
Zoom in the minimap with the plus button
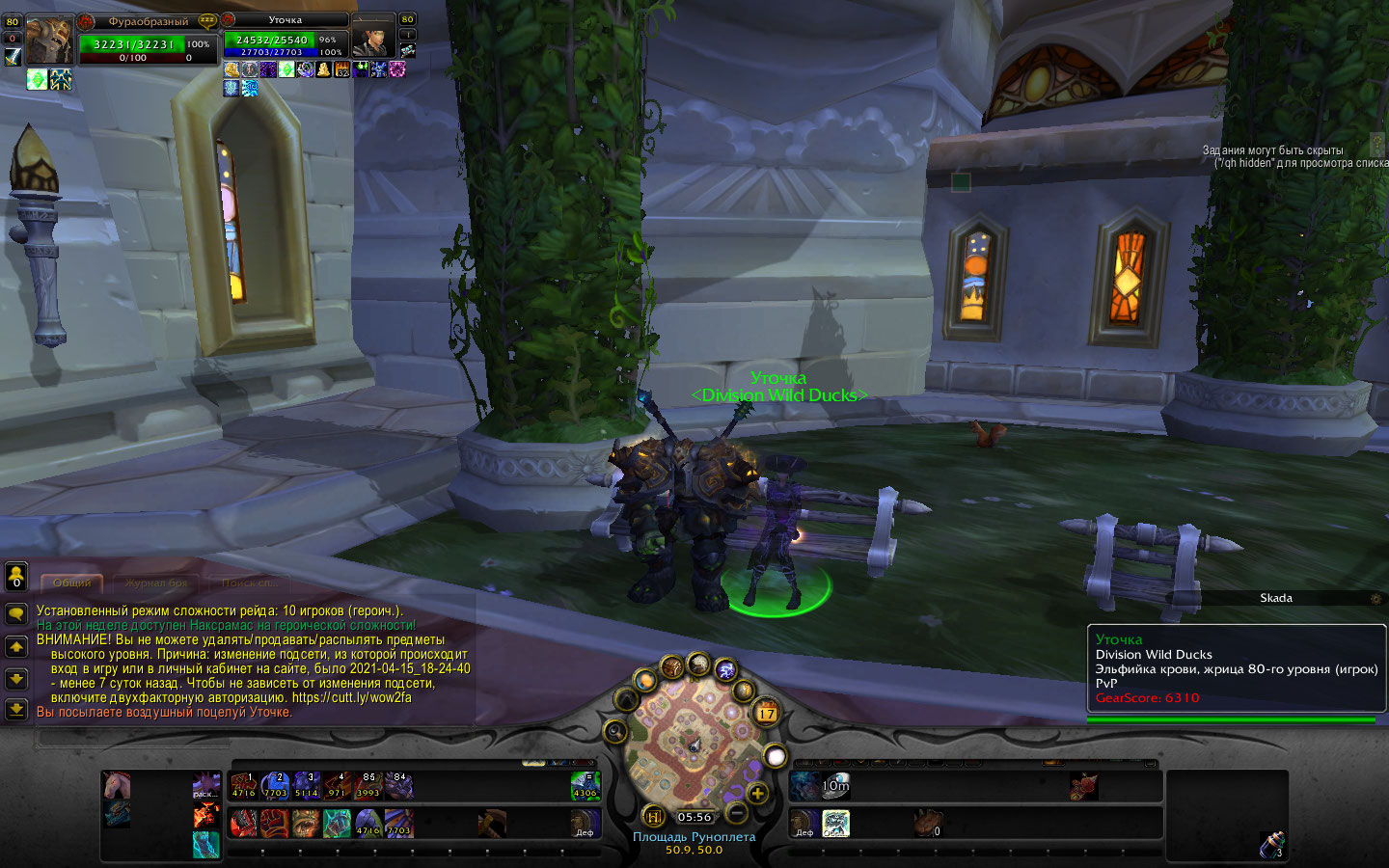[x=757, y=794]
